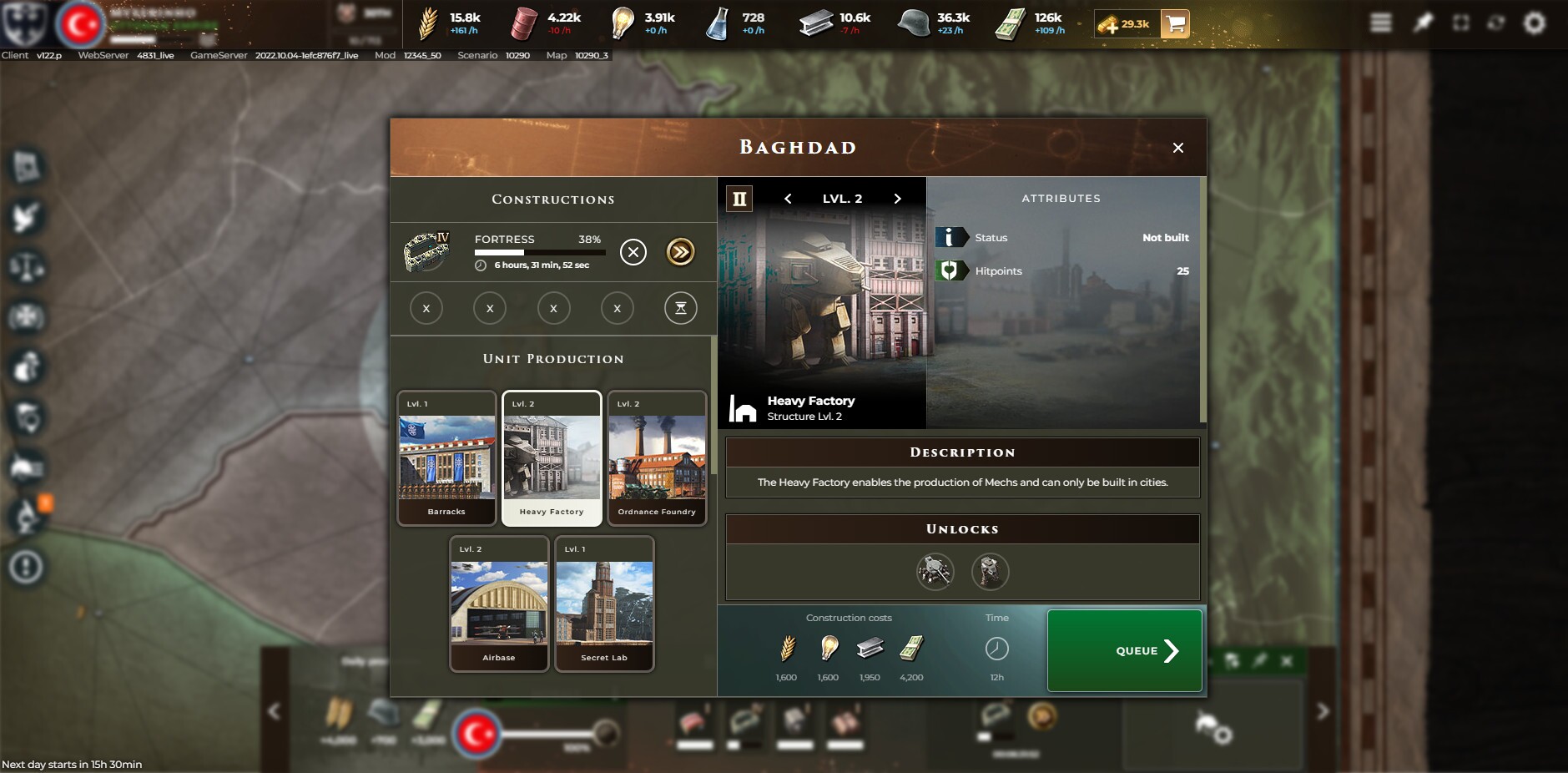Open the trade market scales icon
Screen dimensions: 1568x773
click(25, 267)
